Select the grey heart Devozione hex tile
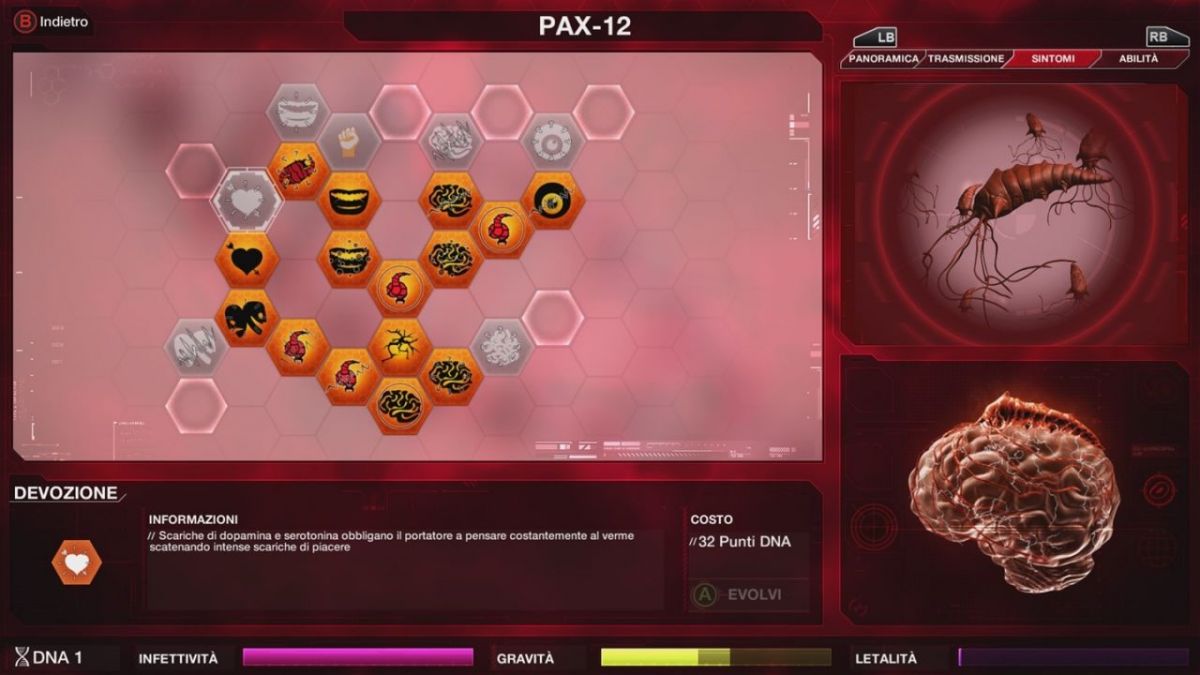 [246, 201]
